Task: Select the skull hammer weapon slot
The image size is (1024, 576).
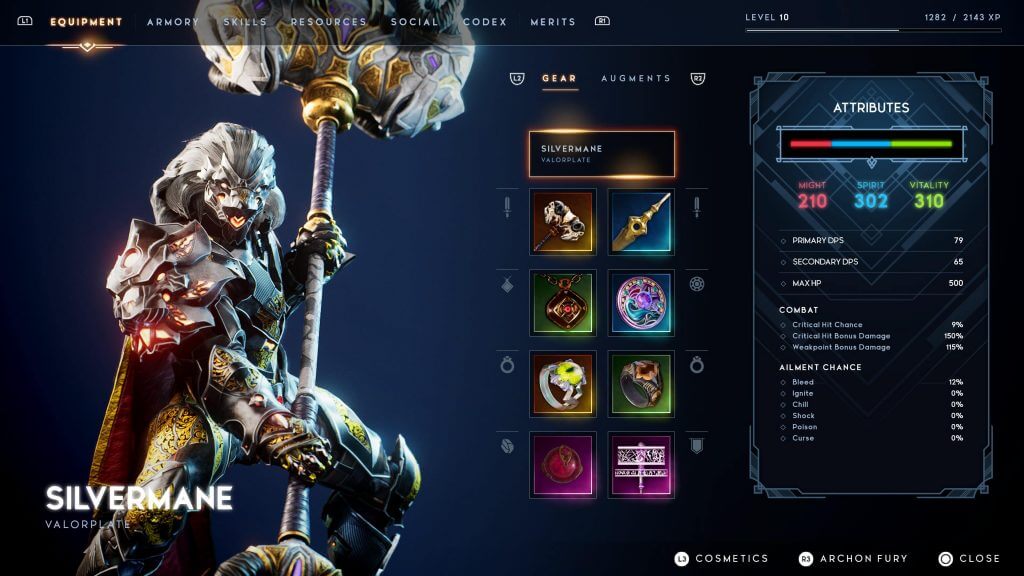Action: pyautogui.click(x=563, y=222)
